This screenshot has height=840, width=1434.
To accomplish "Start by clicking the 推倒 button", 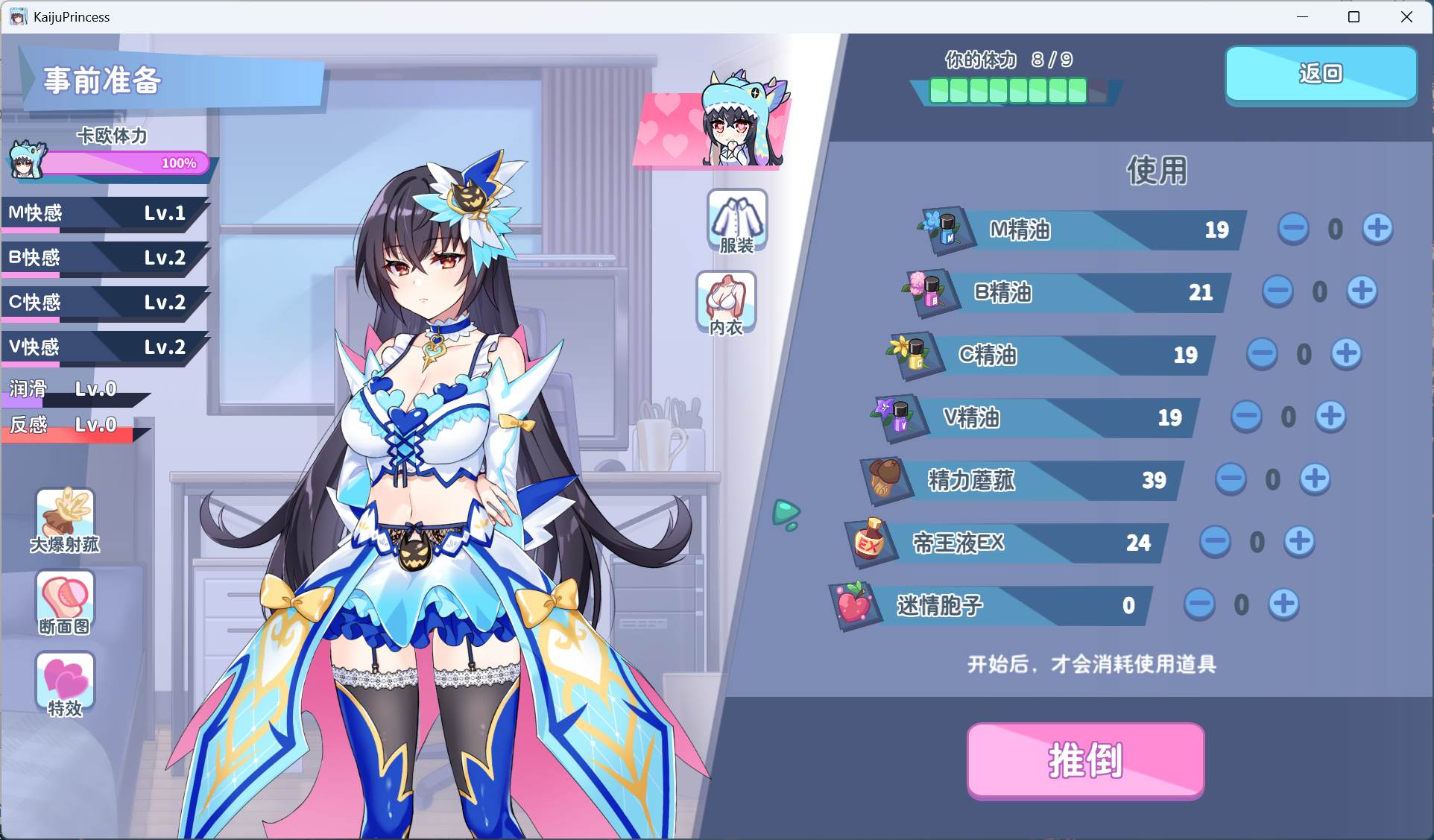I will tap(1085, 760).
